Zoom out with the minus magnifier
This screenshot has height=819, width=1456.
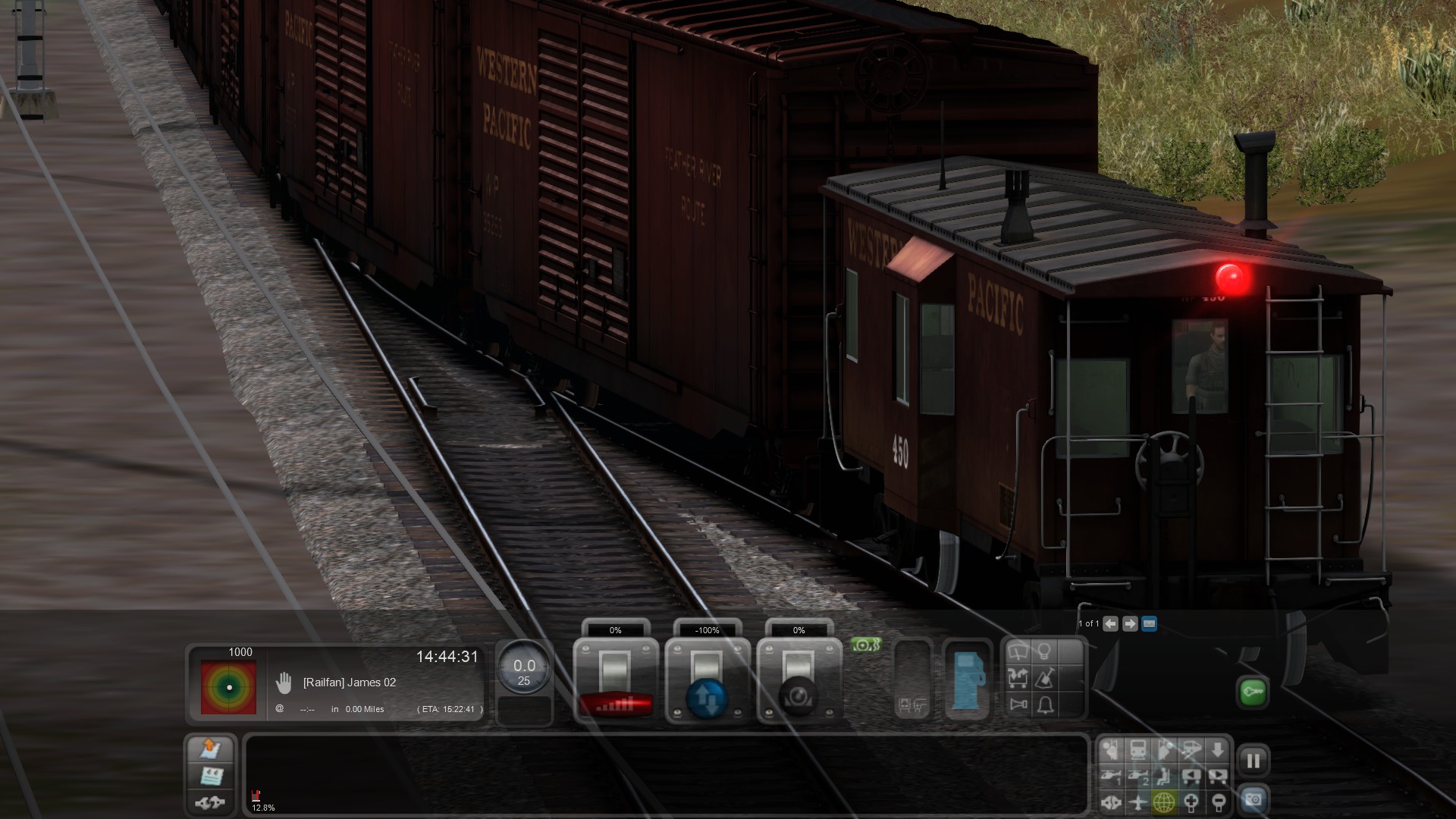(1217, 802)
